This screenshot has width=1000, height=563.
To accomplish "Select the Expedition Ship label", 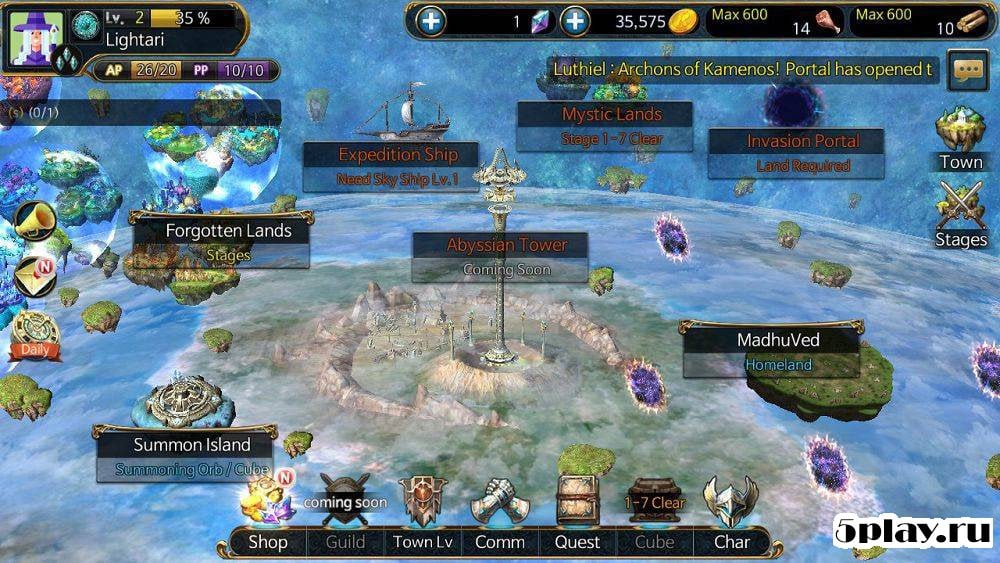I will pyautogui.click(x=397, y=166).
